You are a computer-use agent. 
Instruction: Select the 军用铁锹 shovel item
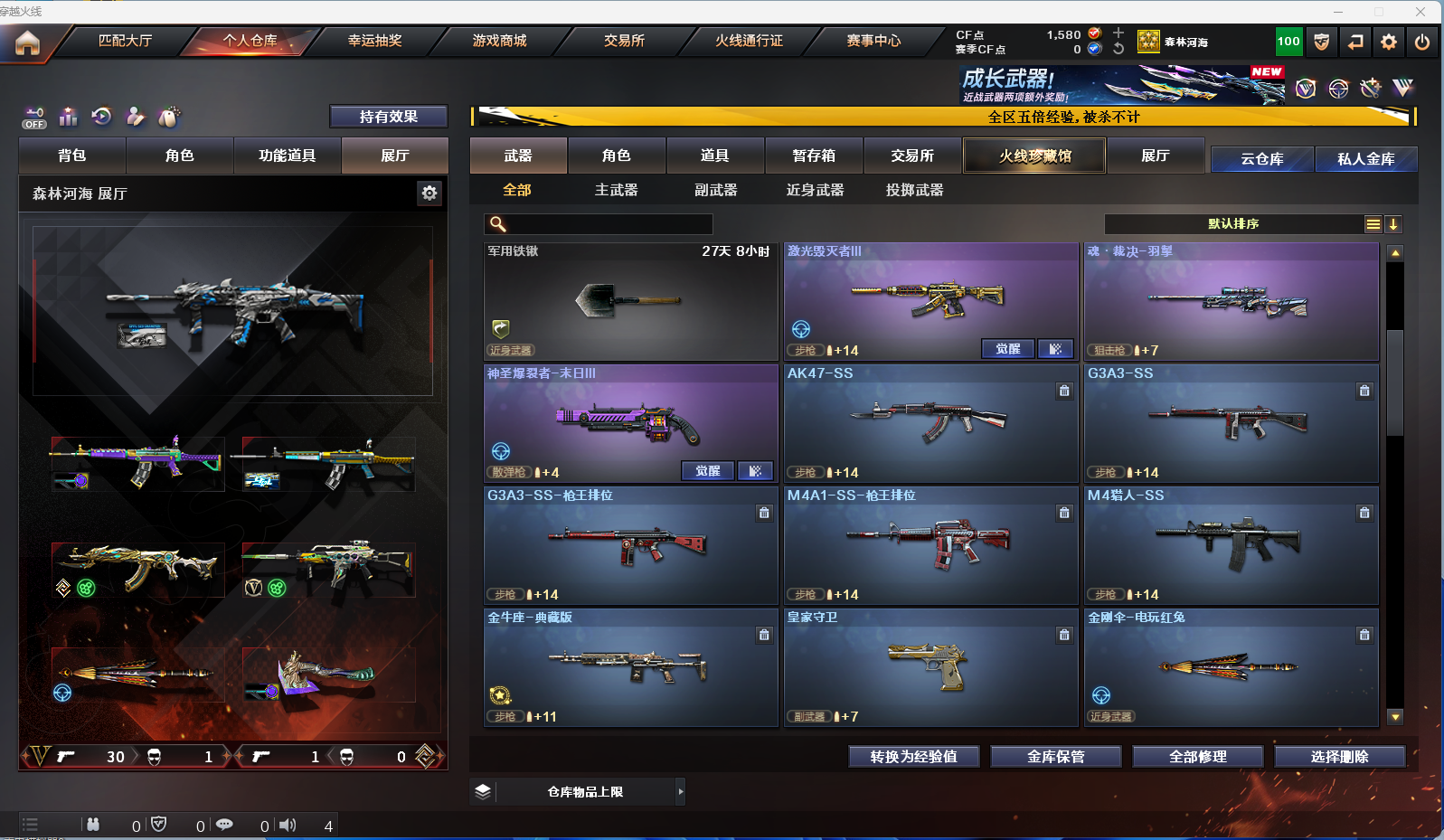(x=630, y=301)
